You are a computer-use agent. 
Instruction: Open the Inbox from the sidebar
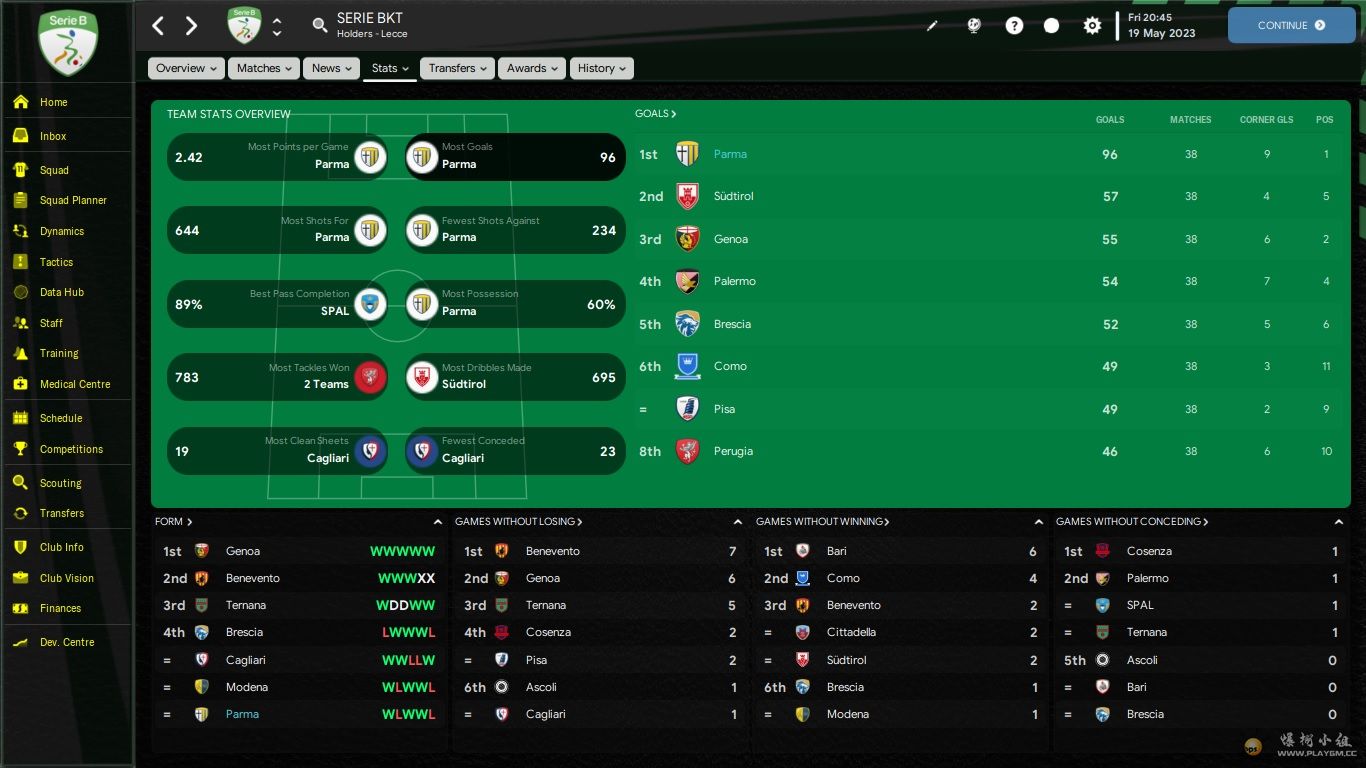[x=53, y=136]
